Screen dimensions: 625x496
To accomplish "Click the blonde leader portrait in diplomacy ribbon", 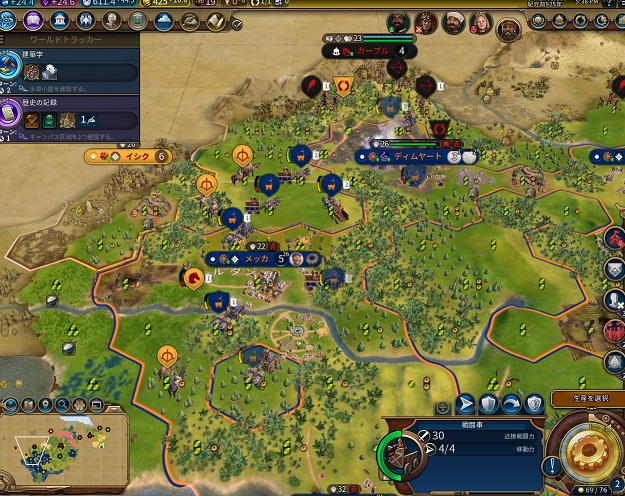I will click(x=481, y=22).
